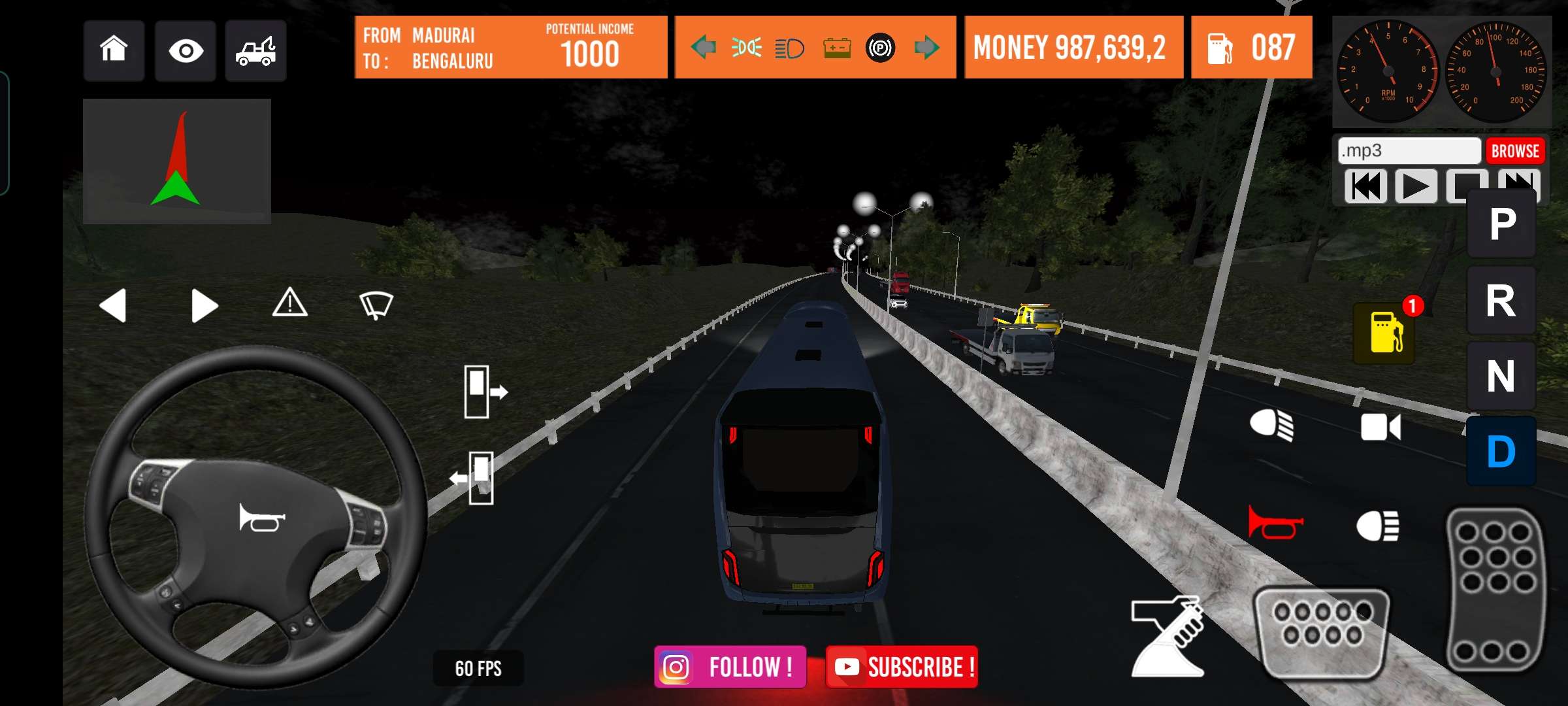Call the tow truck service
Image resolution: width=1568 pixels, height=706 pixels.
255,50
